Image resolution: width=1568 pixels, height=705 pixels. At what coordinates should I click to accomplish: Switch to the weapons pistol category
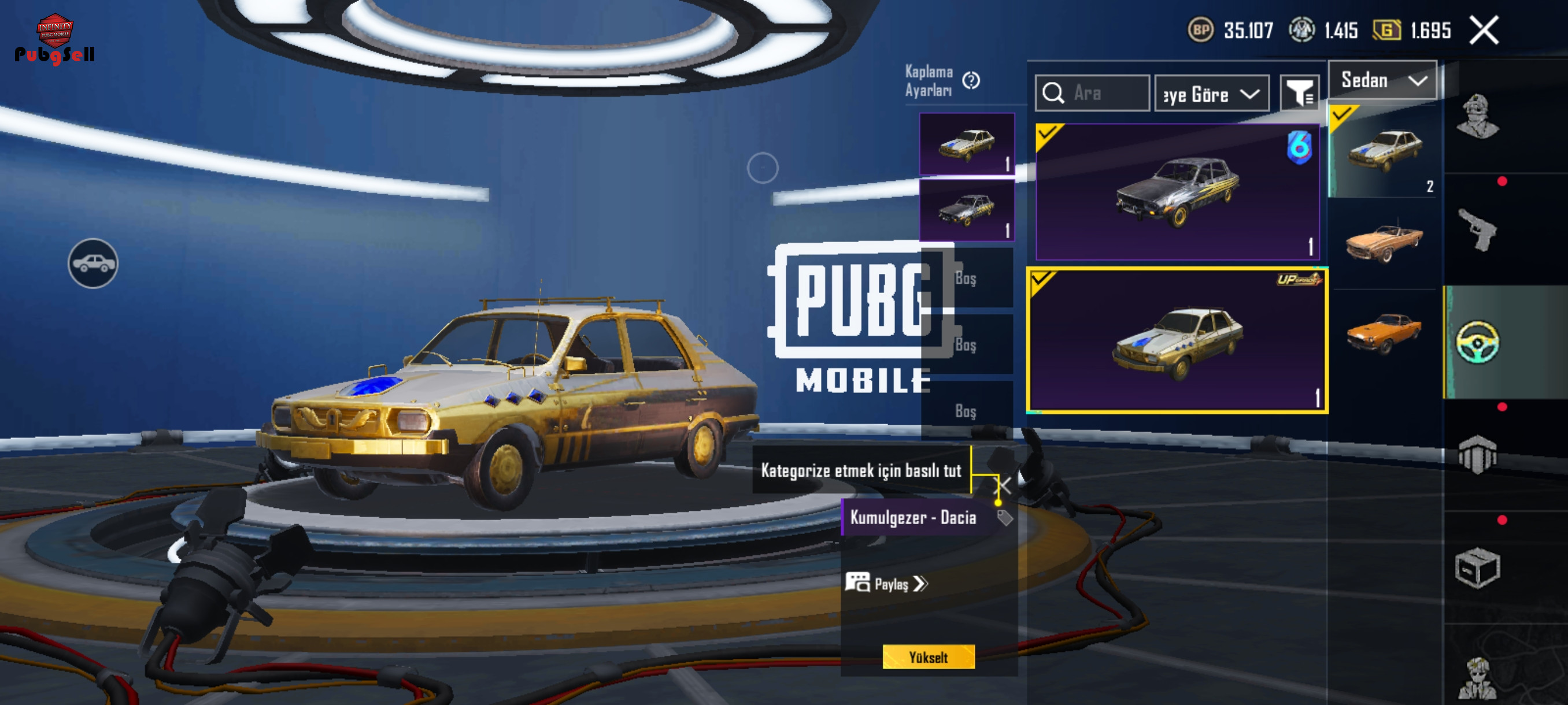1477,229
